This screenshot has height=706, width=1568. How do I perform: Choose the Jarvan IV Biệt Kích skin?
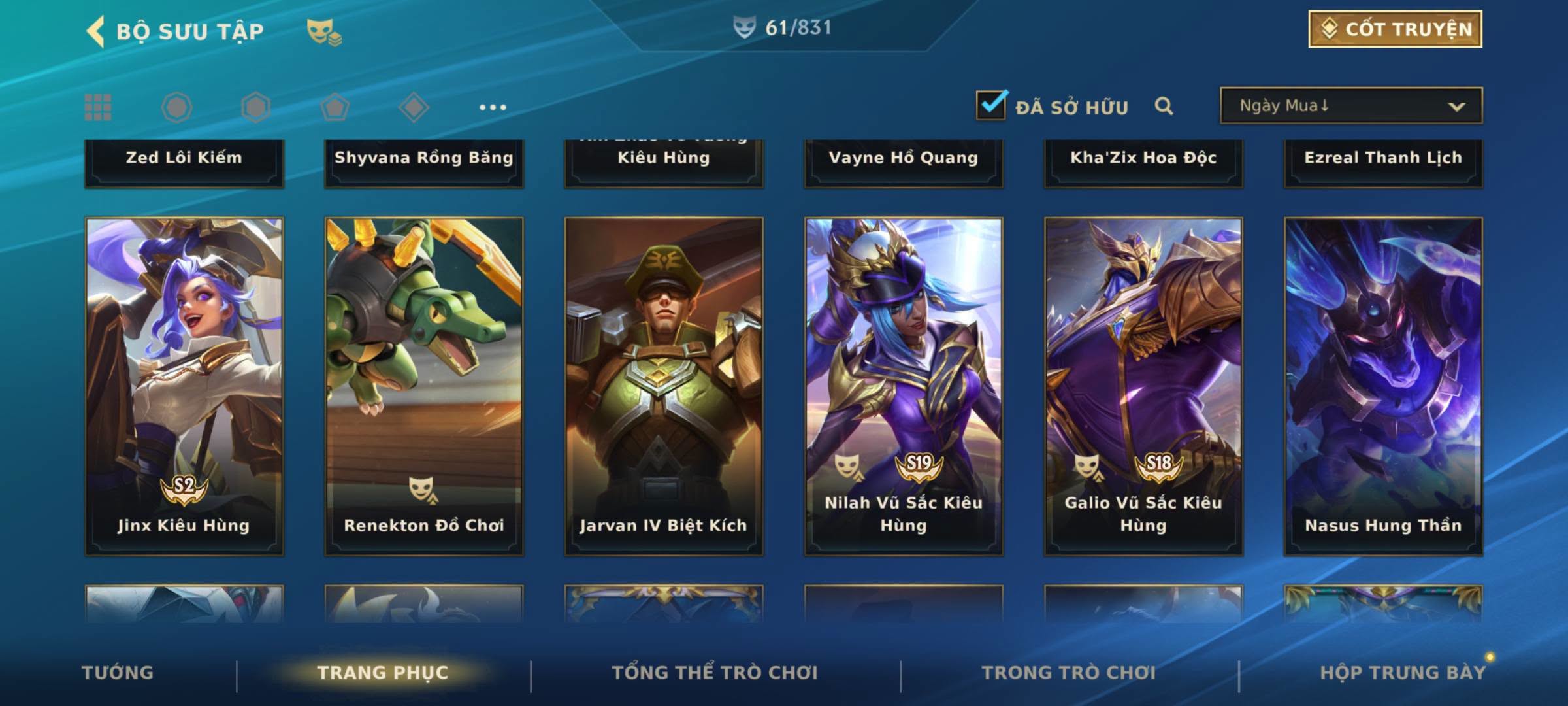click(664, 386)
